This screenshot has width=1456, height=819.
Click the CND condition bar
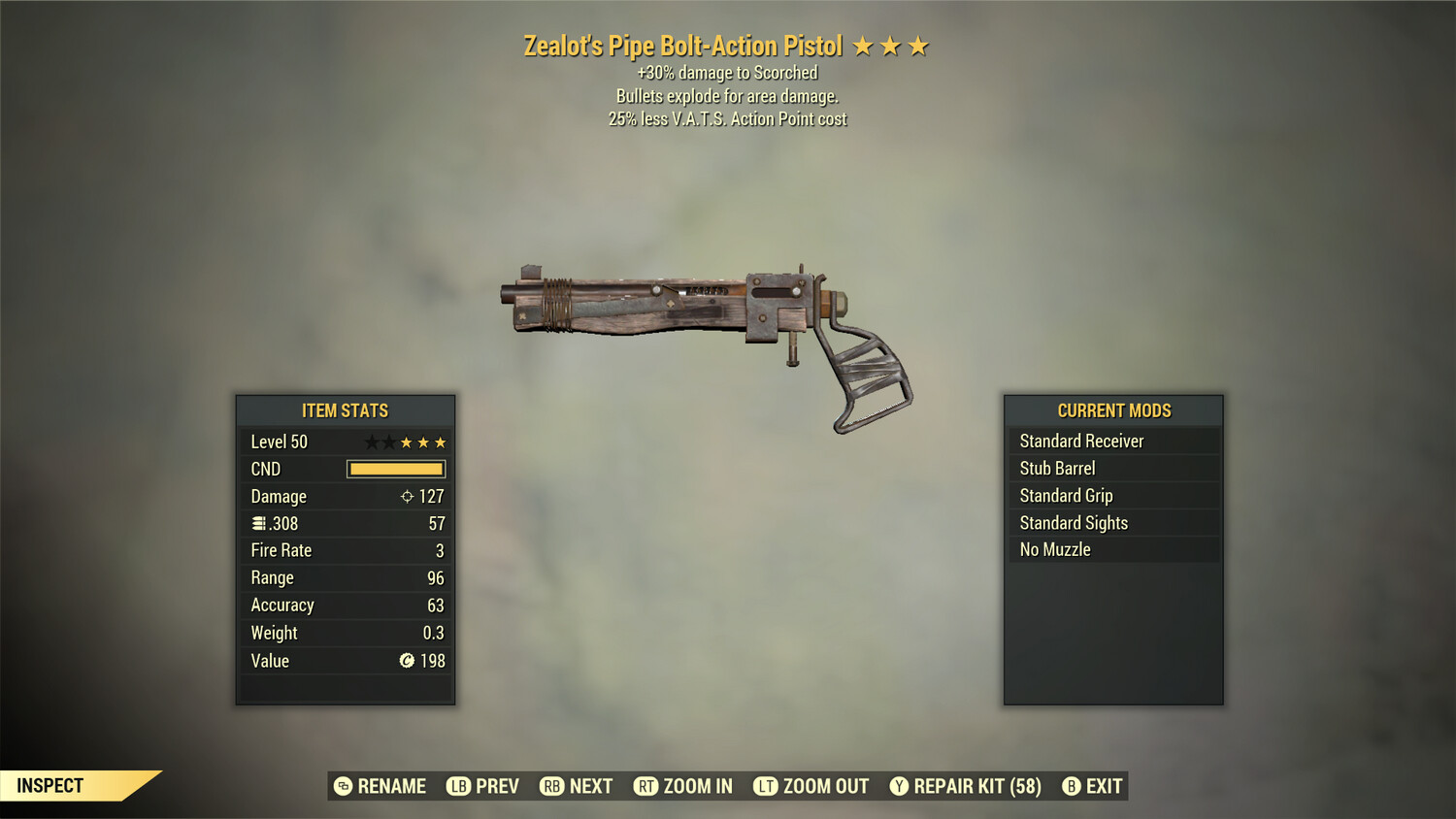(x=394, y=469)
